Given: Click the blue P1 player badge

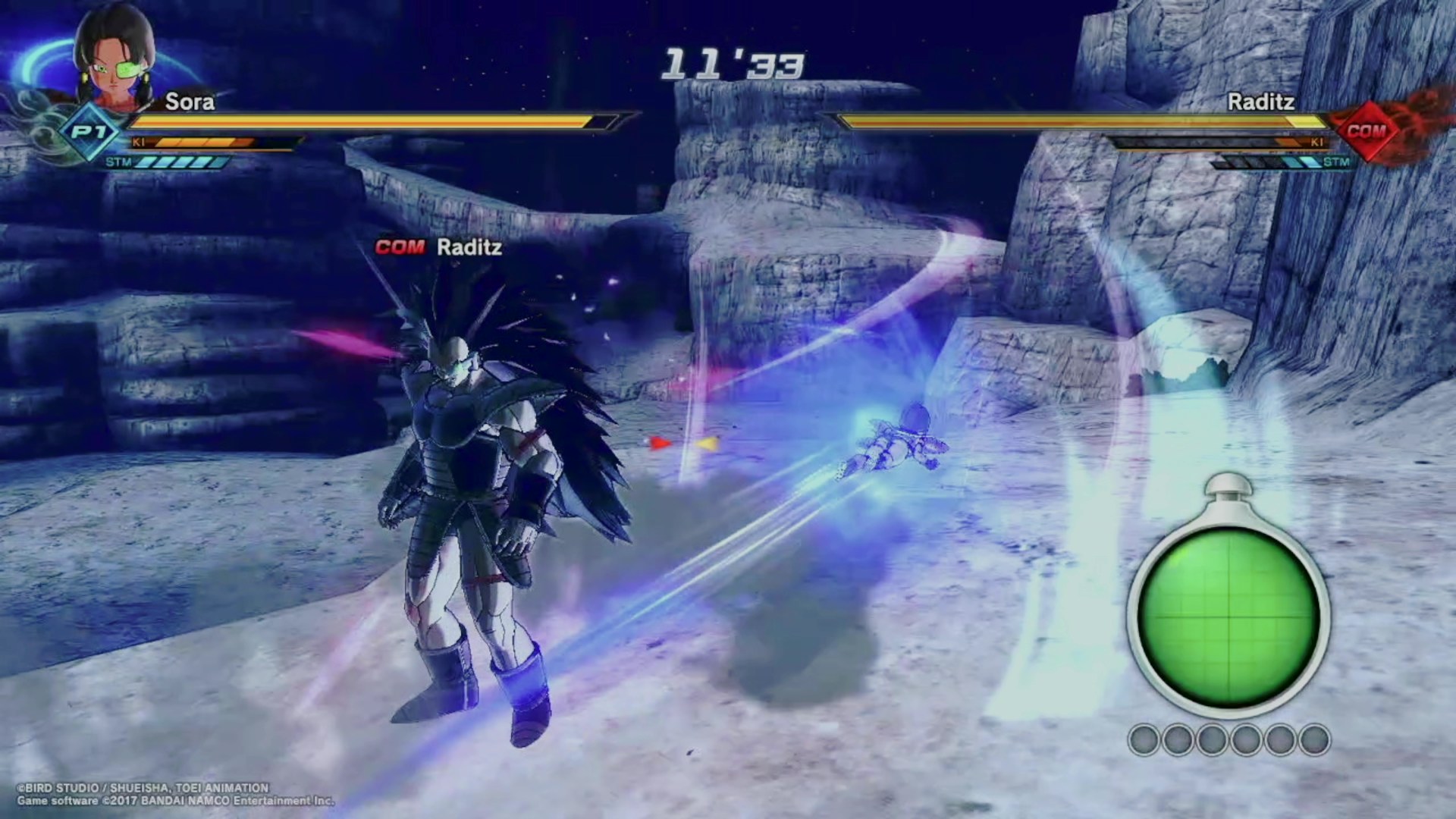Looking at the screenshot, I should click(x=89, y=133).
